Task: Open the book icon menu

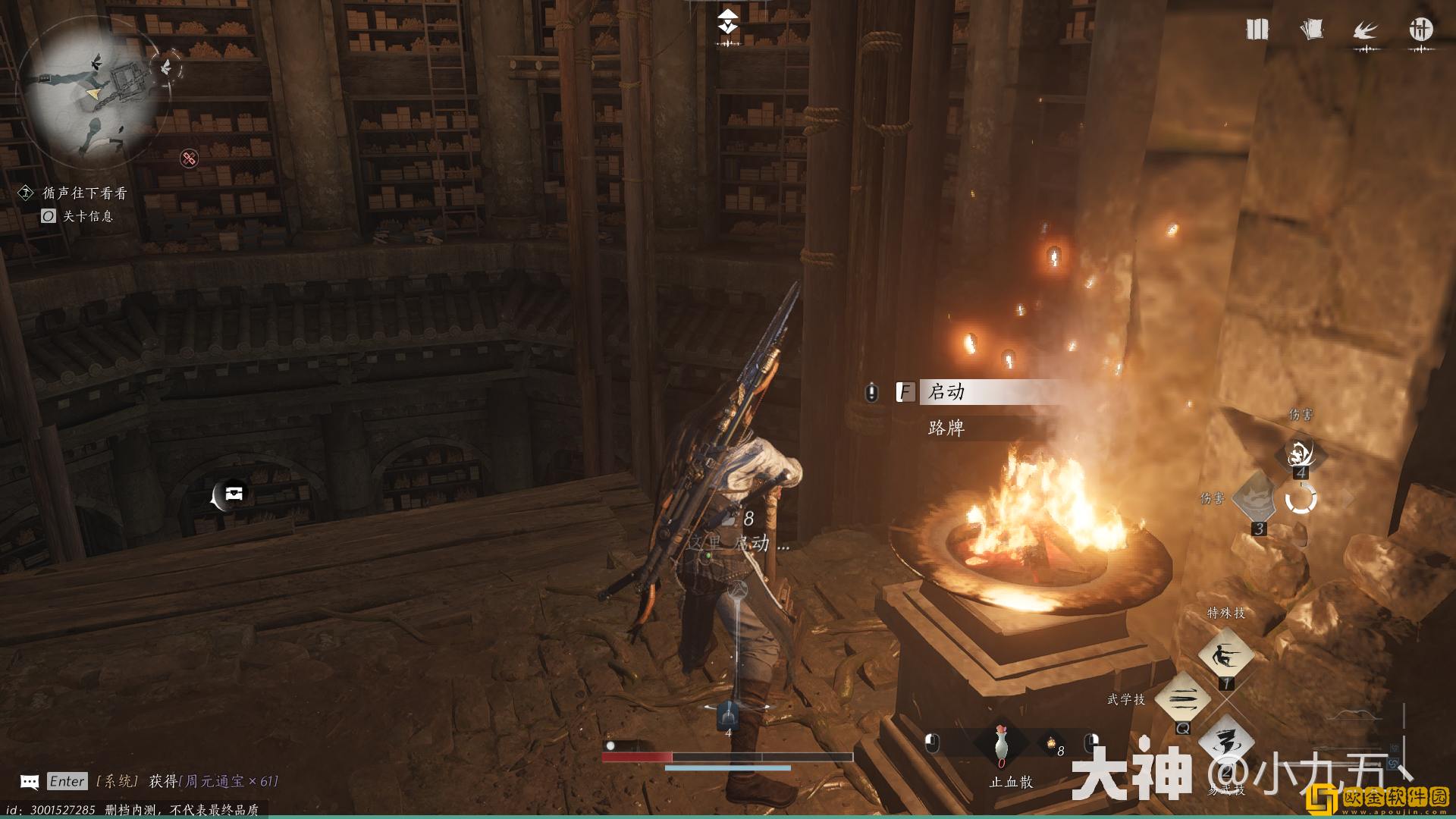Action: [1257, 30]
